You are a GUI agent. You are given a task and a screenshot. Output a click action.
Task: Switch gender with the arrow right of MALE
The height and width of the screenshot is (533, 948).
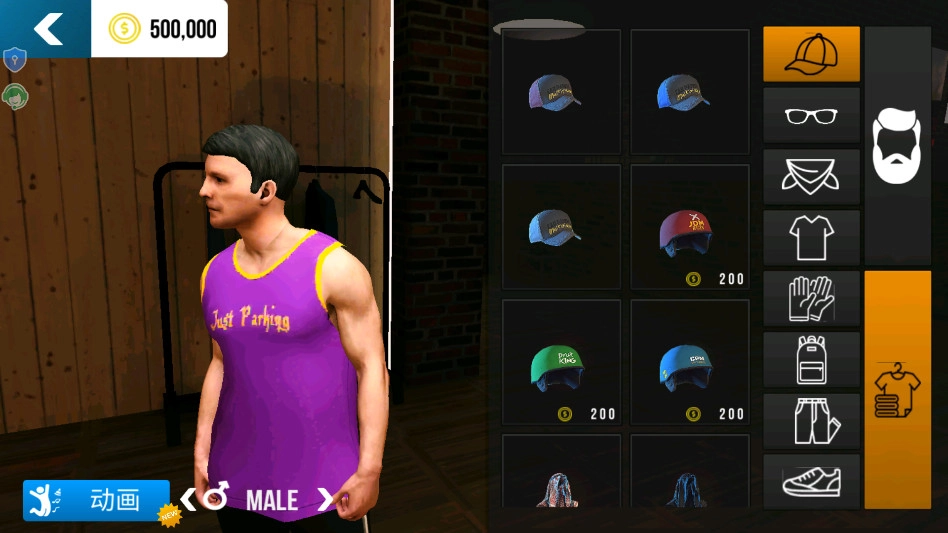click(x=325, y=498)
